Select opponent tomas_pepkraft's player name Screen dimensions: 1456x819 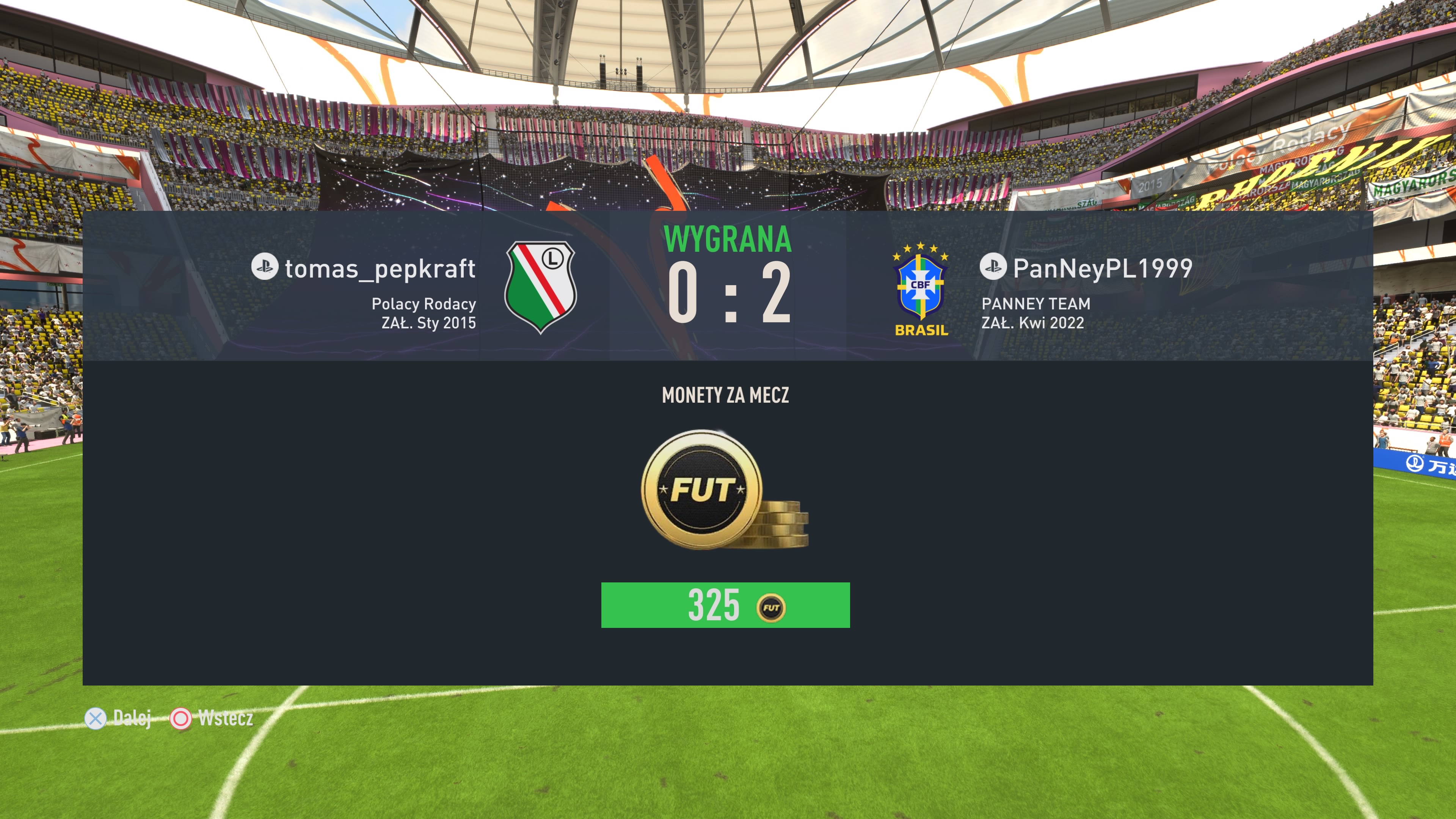coord(379,268)
